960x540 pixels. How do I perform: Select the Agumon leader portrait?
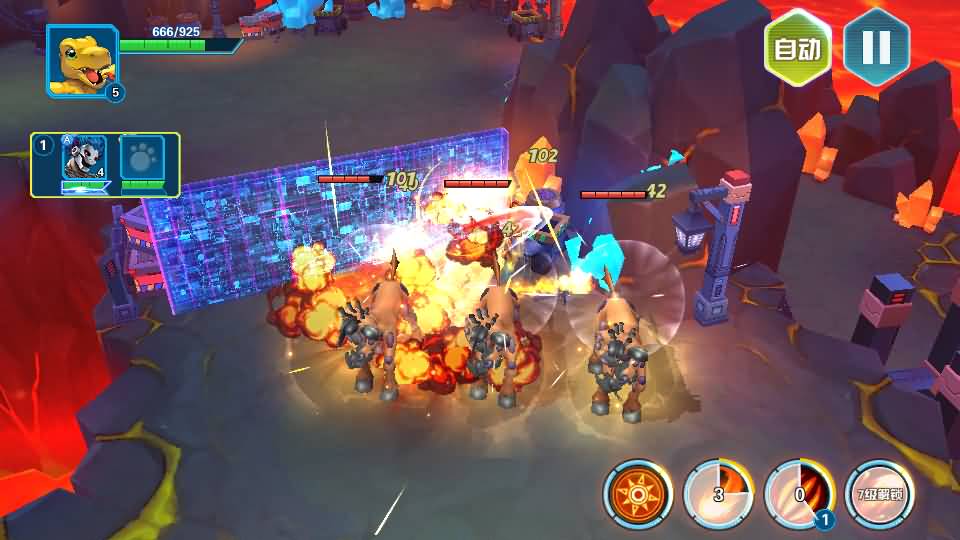pos(82,61)
